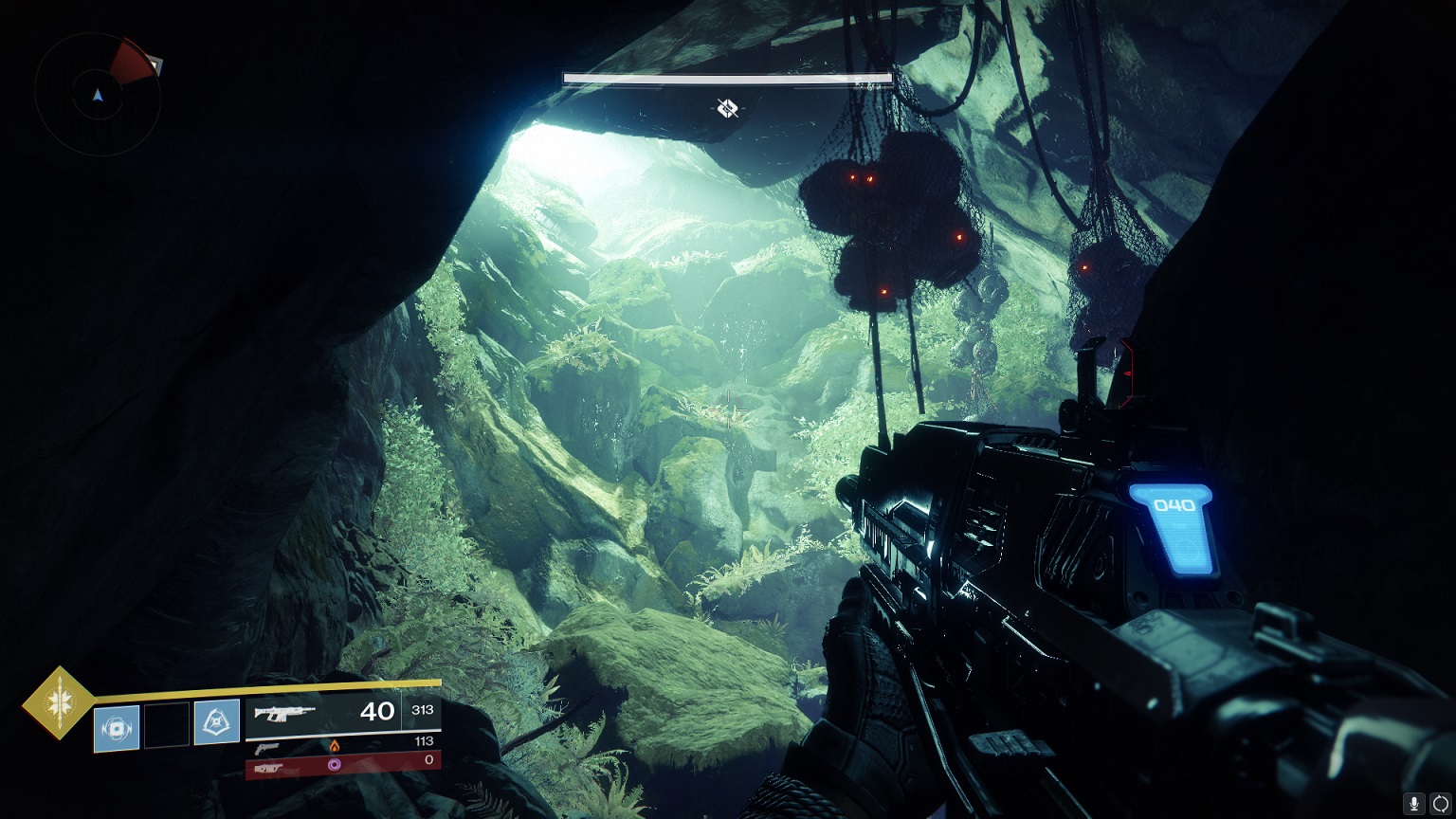
Task: Toggle the microphone overlay icon
Action: pyautogui.click(x=1414, y=804)
